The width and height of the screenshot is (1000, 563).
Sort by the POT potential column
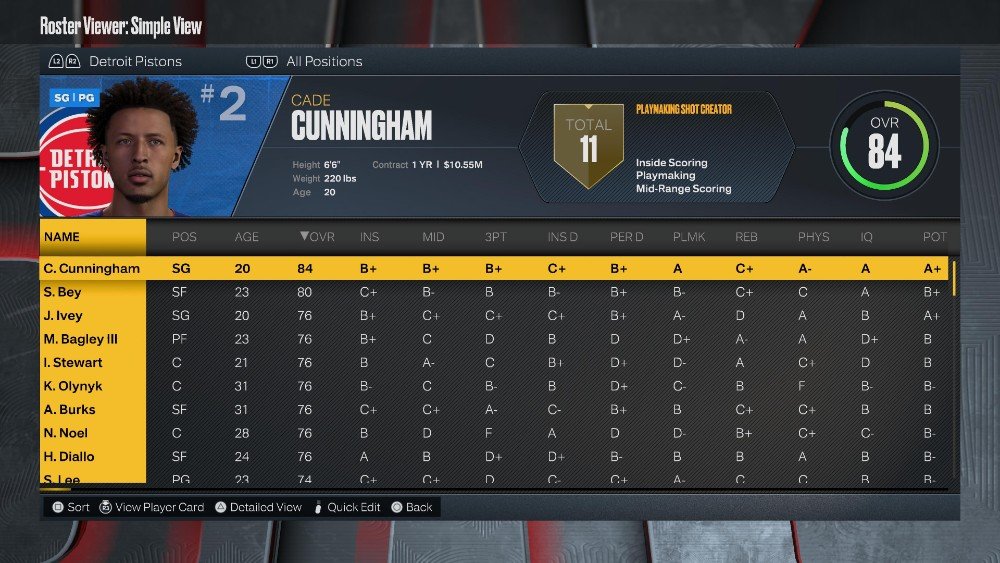click(934, 237)
